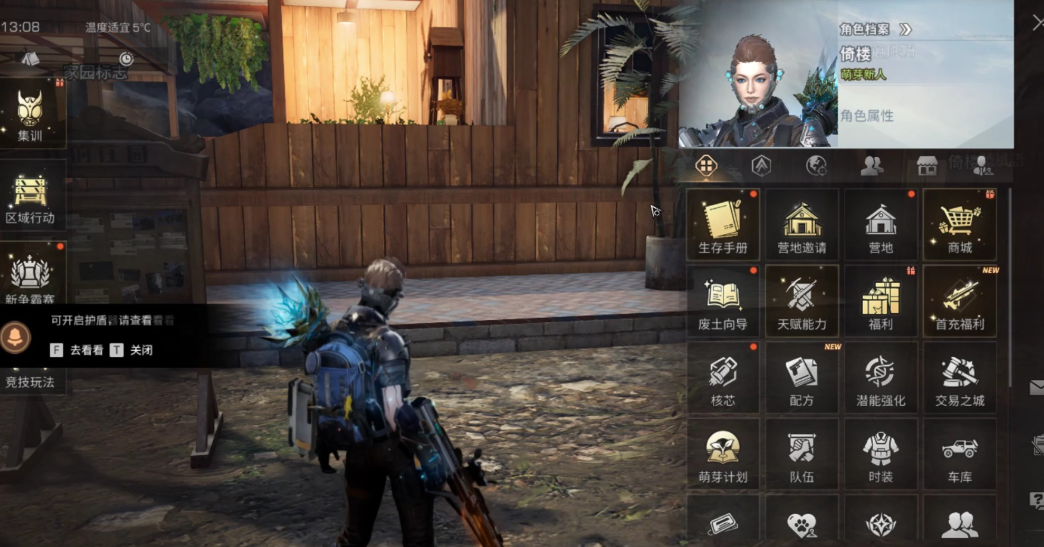This screenshot has width=1044, height=547.
Task: Open the 商城 shop
Action: (959, 224)
